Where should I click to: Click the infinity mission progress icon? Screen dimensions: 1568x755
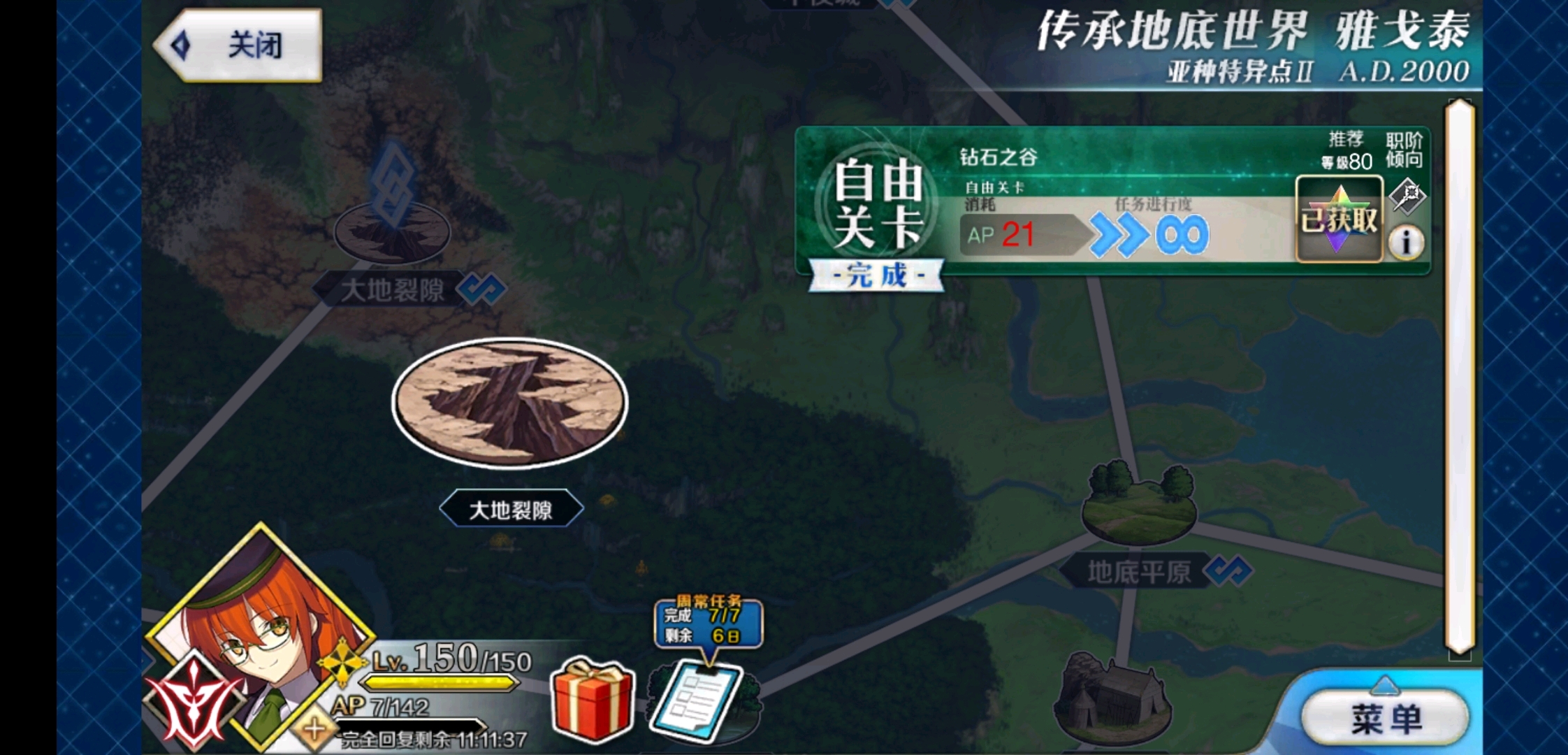tap(1181, 234)
